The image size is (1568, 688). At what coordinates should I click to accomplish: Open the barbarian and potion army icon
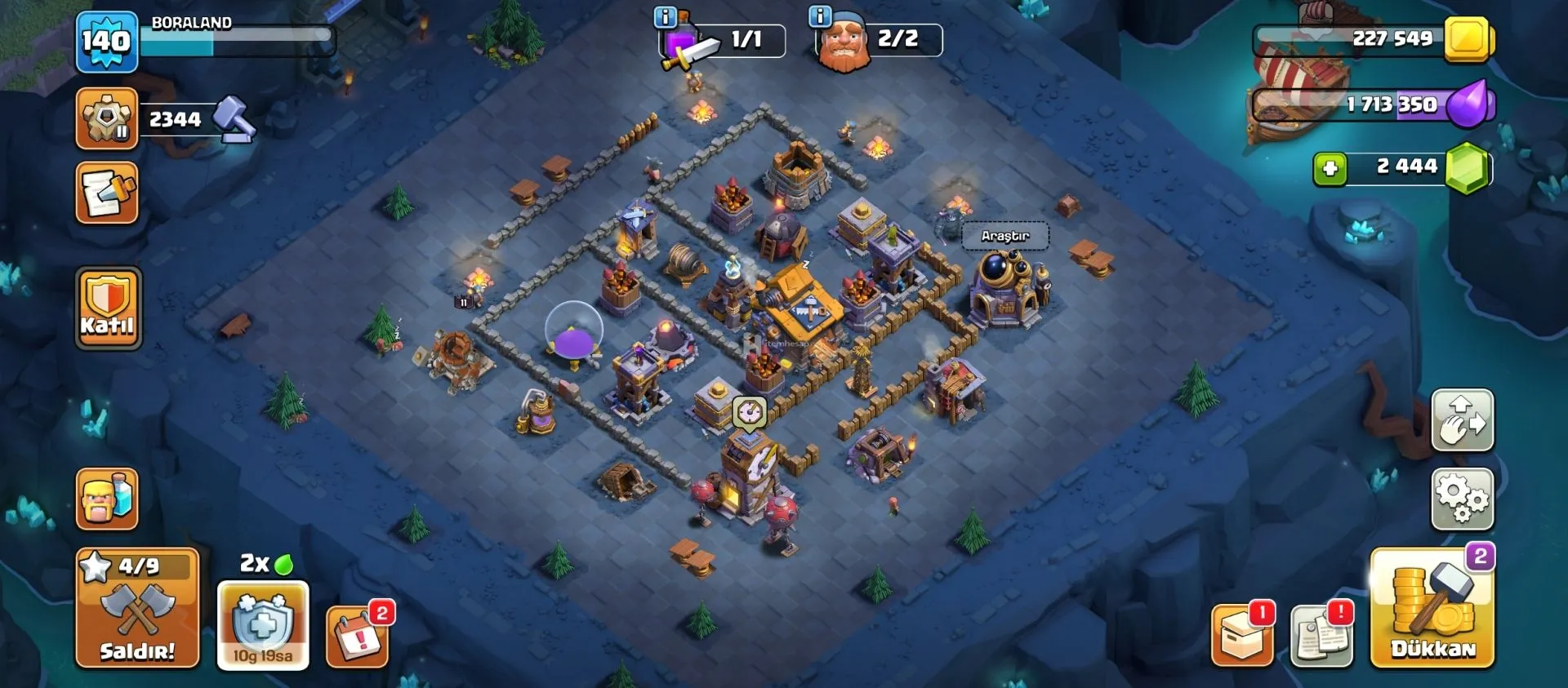pos(107,499)
